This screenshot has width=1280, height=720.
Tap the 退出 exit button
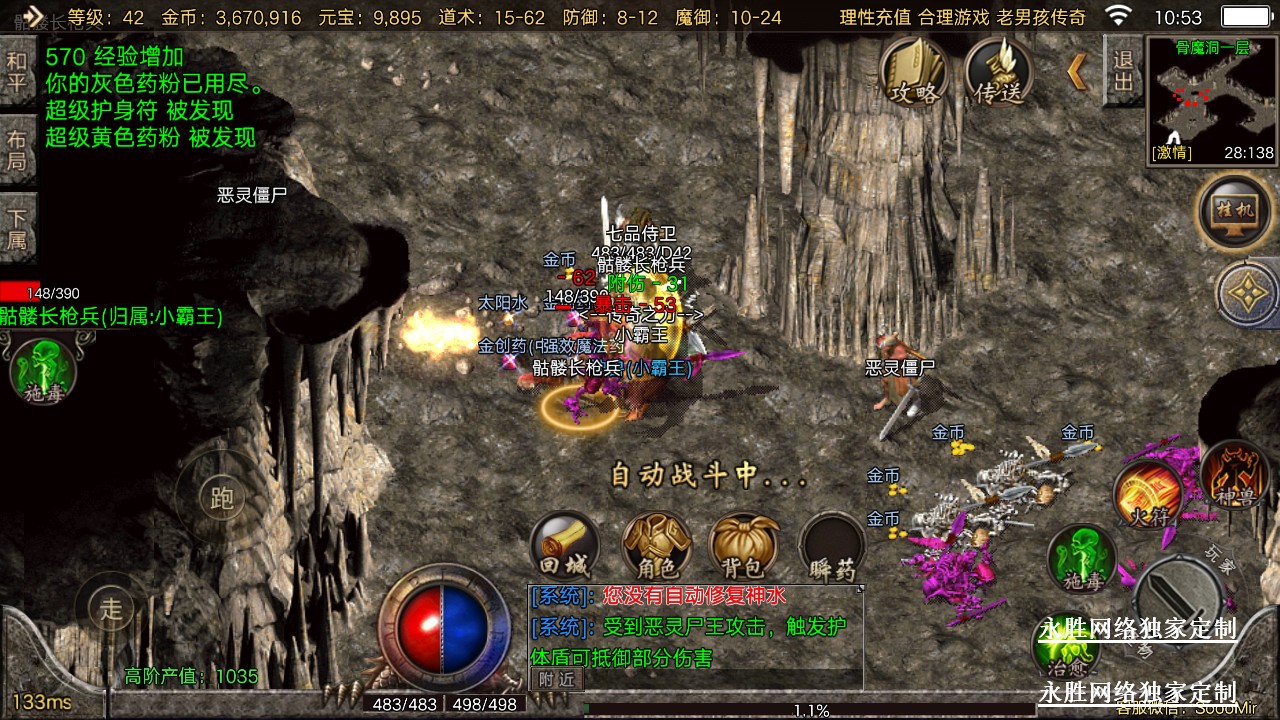click(x=1122, y=70)
